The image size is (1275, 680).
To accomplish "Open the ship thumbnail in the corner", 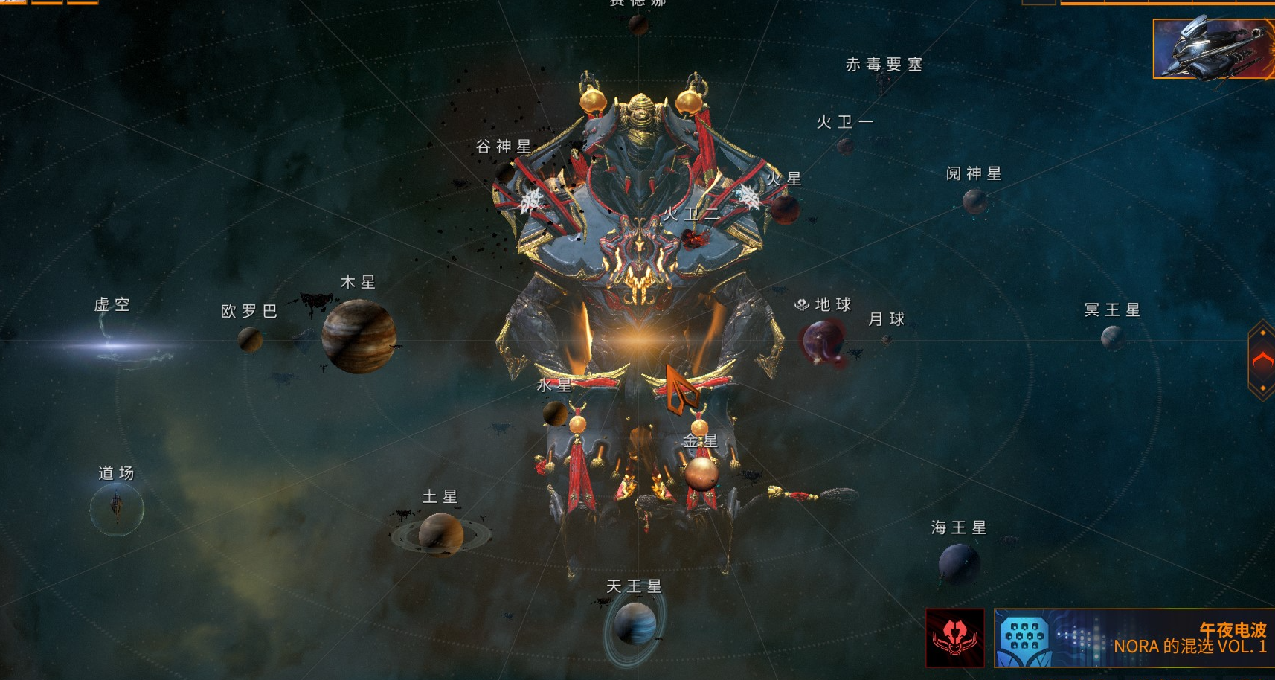I will pos(1212,49).
